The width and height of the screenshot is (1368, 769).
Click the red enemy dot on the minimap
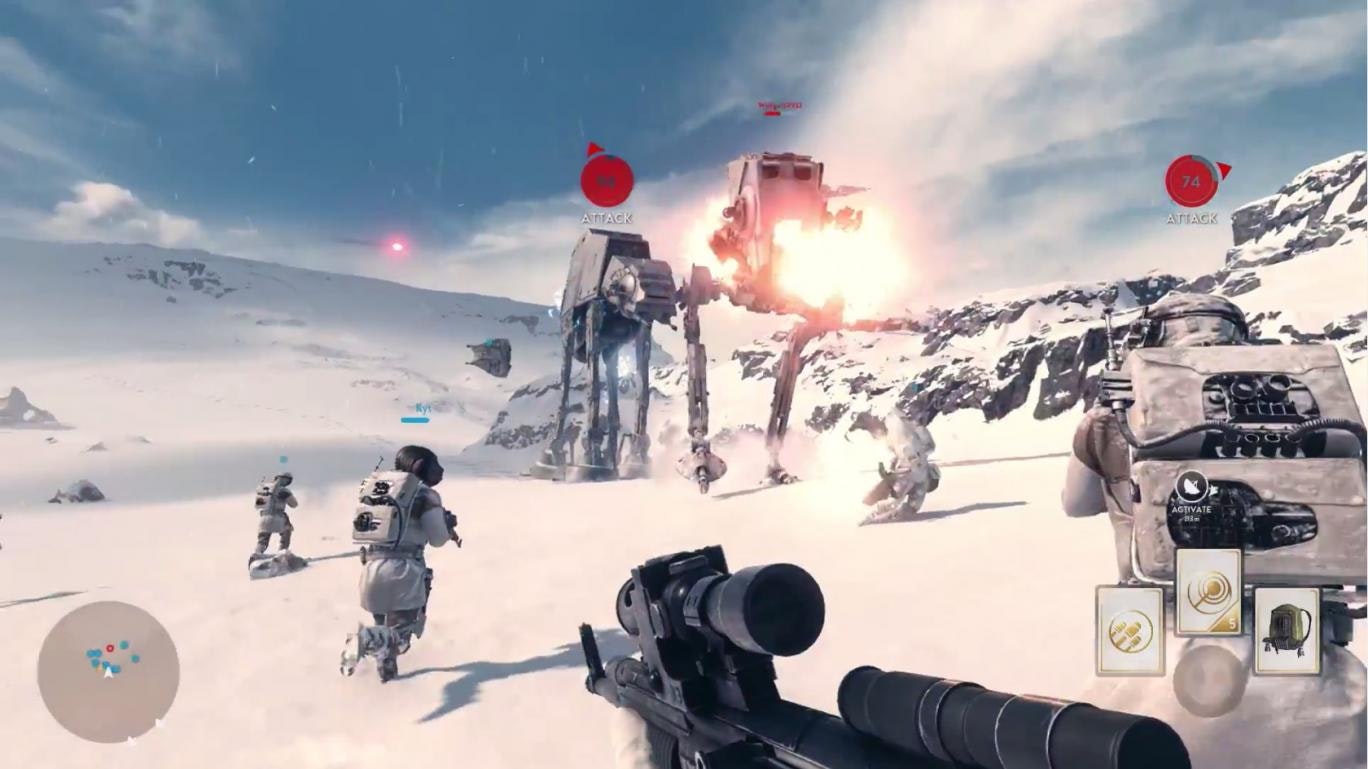tap(110, 649)
